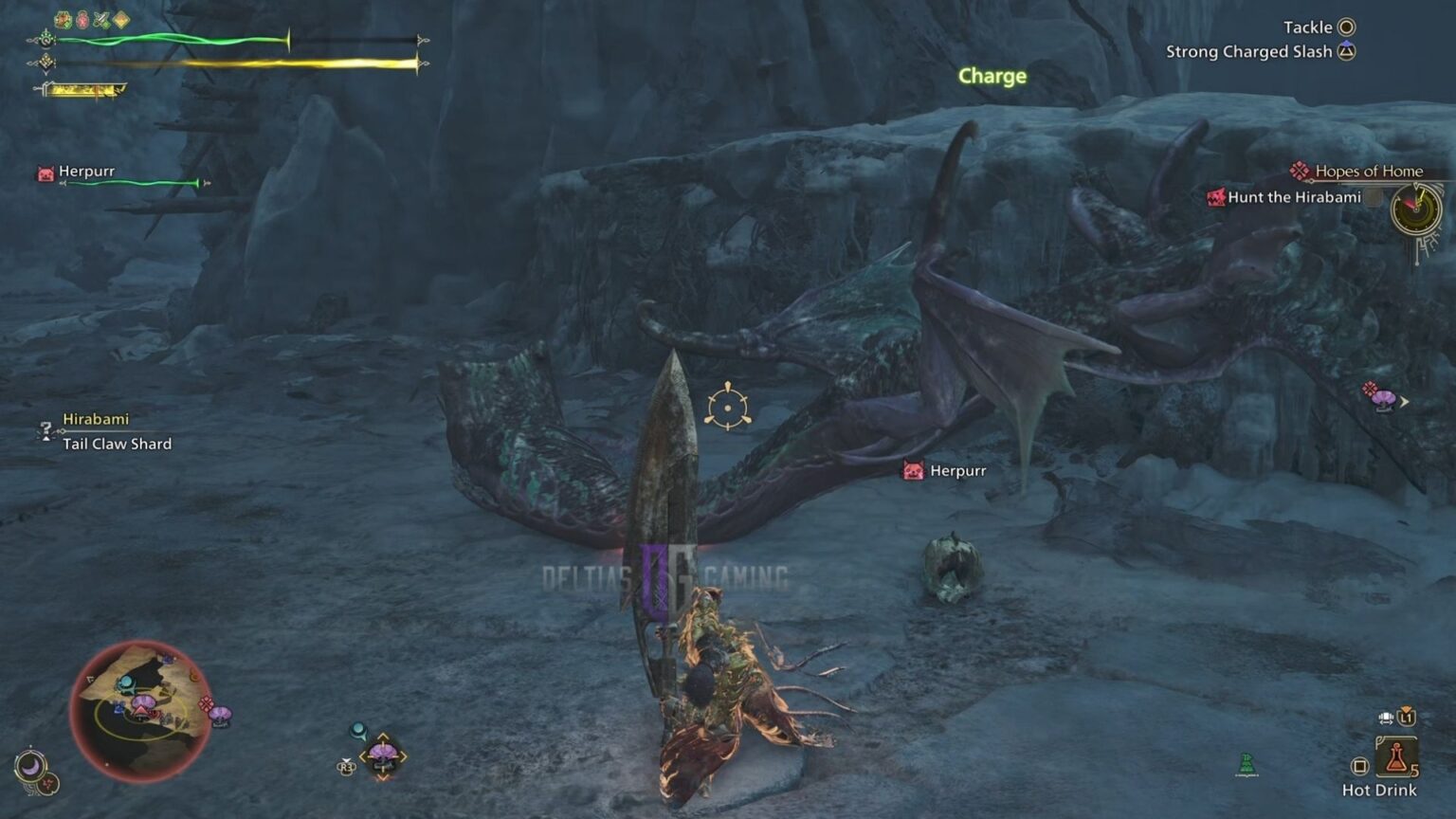Click the Tail Claw Shard notification
Viewport: 1456px width, 819px height.
pyautogui.click(x=116, y=444)
